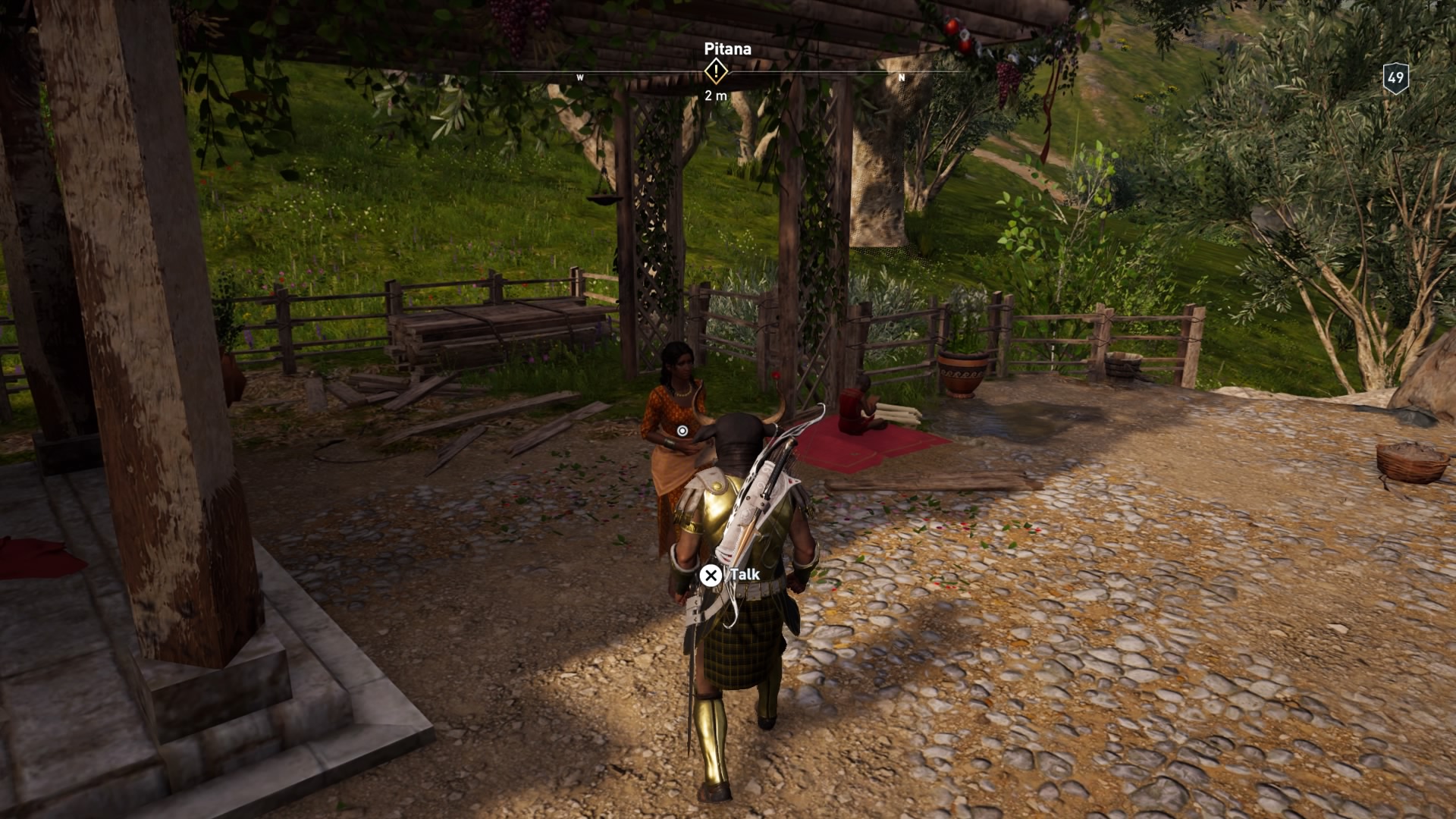This screenshot has width=1456, height=819.
Task: Select the W marker on the compass bar
Action: [579, 77]
